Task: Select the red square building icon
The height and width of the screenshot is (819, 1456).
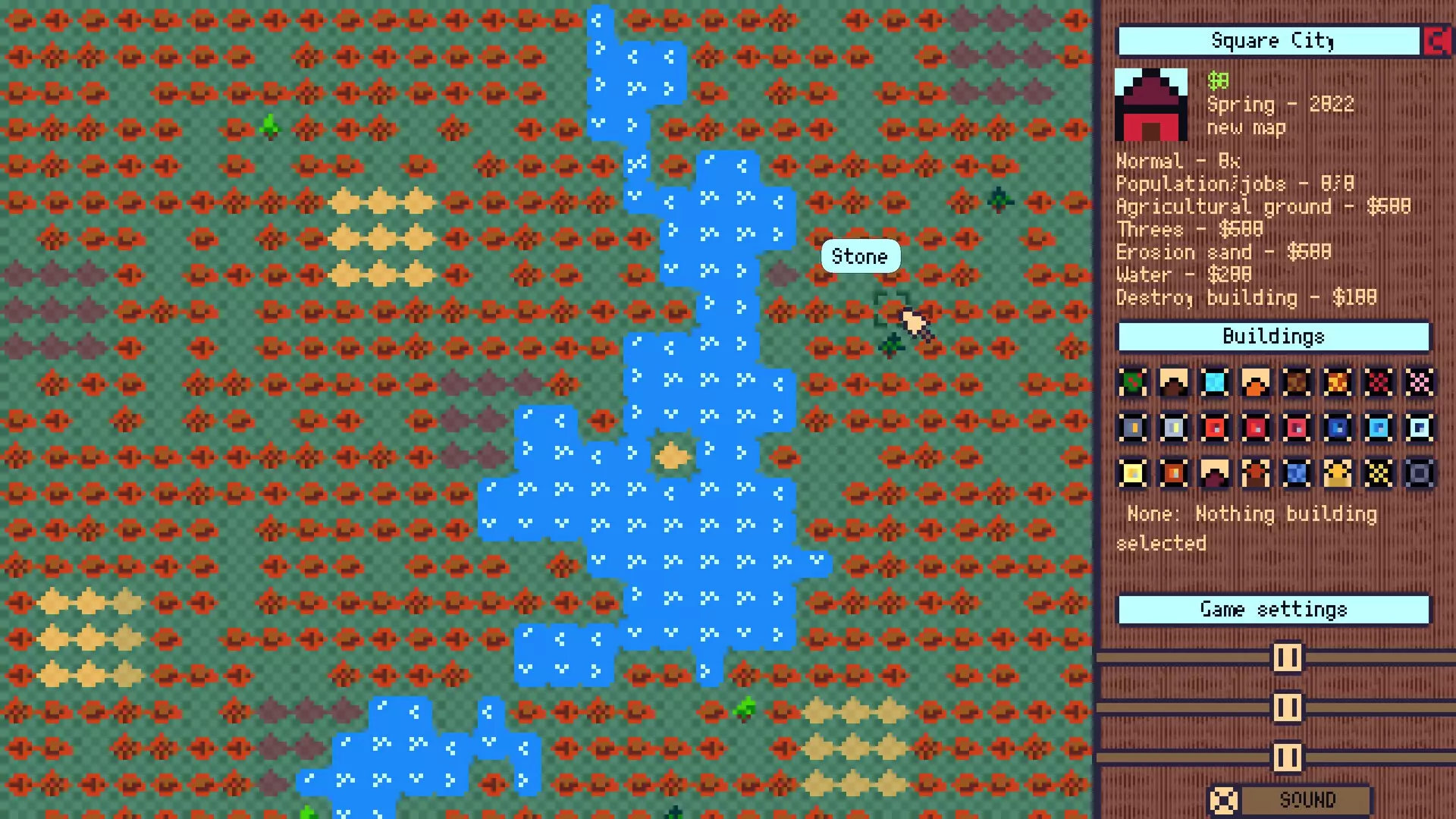Action: (1214, 428)
